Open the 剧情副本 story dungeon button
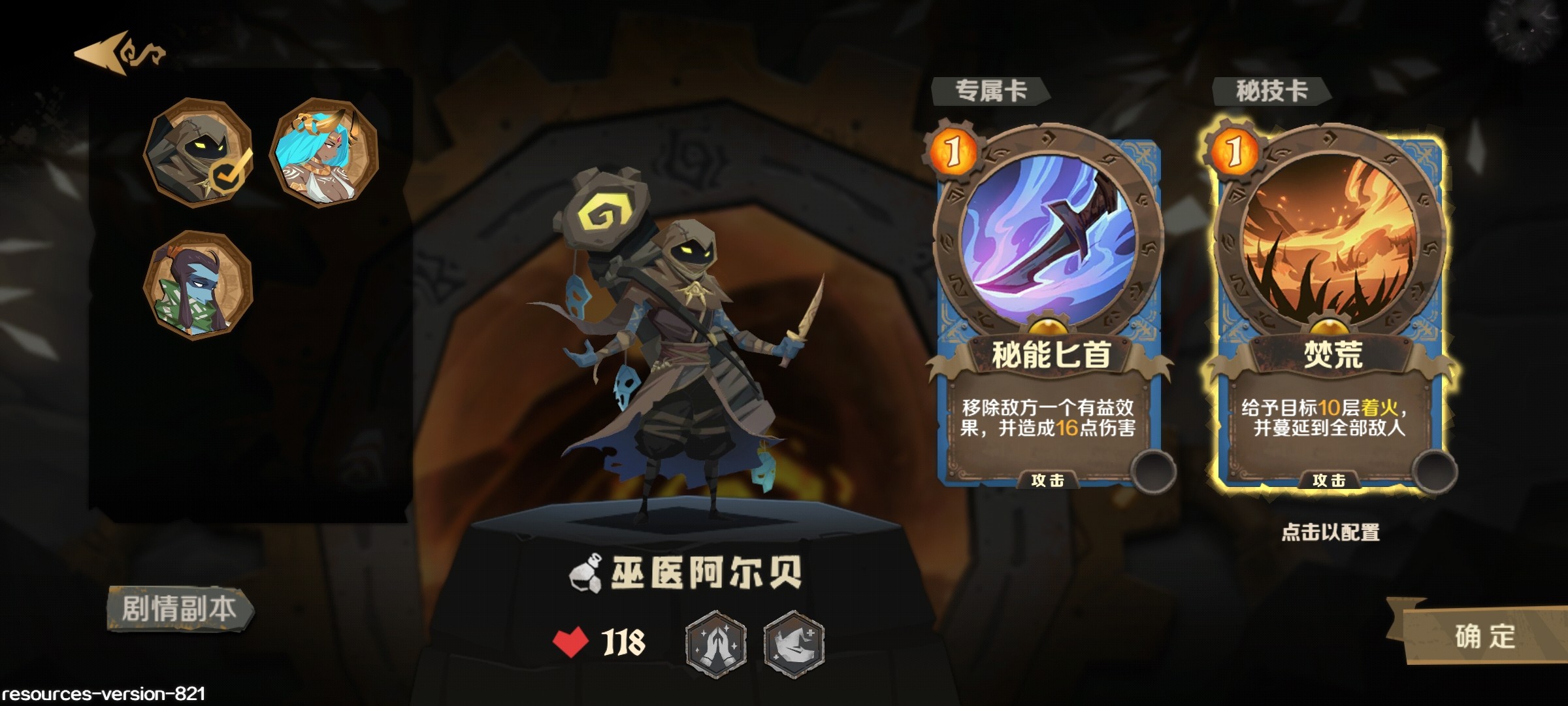The image size is (1568, 706). (180, 609)
